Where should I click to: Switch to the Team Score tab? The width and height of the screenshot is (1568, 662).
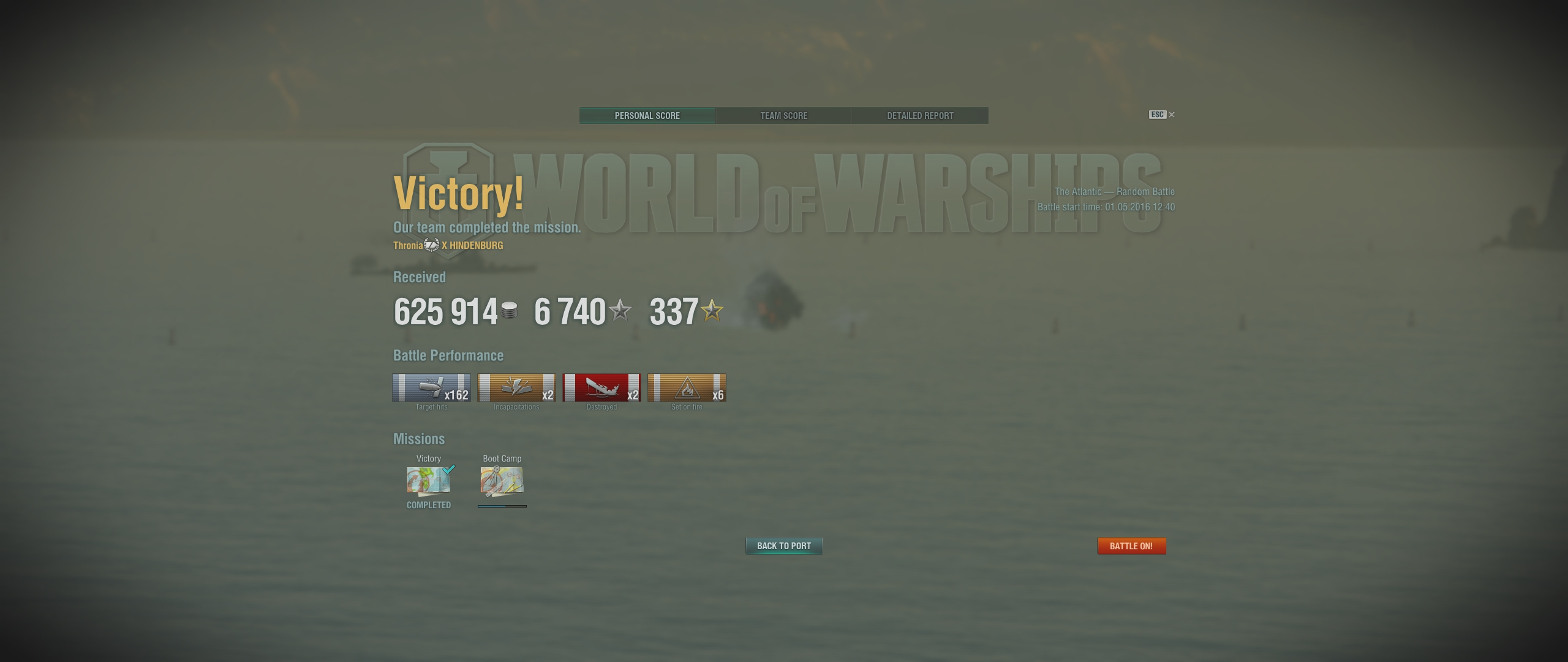[783, 115]
